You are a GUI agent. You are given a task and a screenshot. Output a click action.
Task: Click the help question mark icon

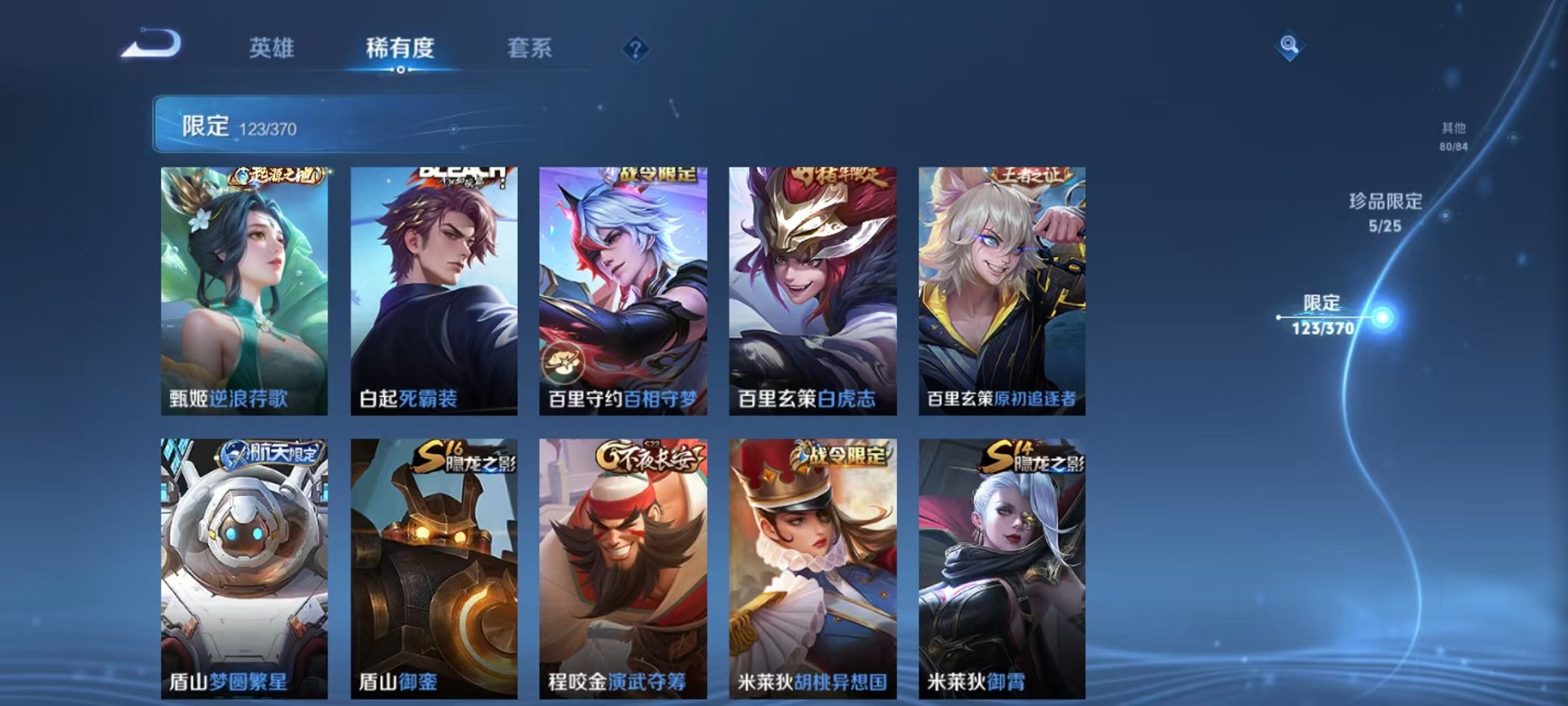click(x=635, y=49)
